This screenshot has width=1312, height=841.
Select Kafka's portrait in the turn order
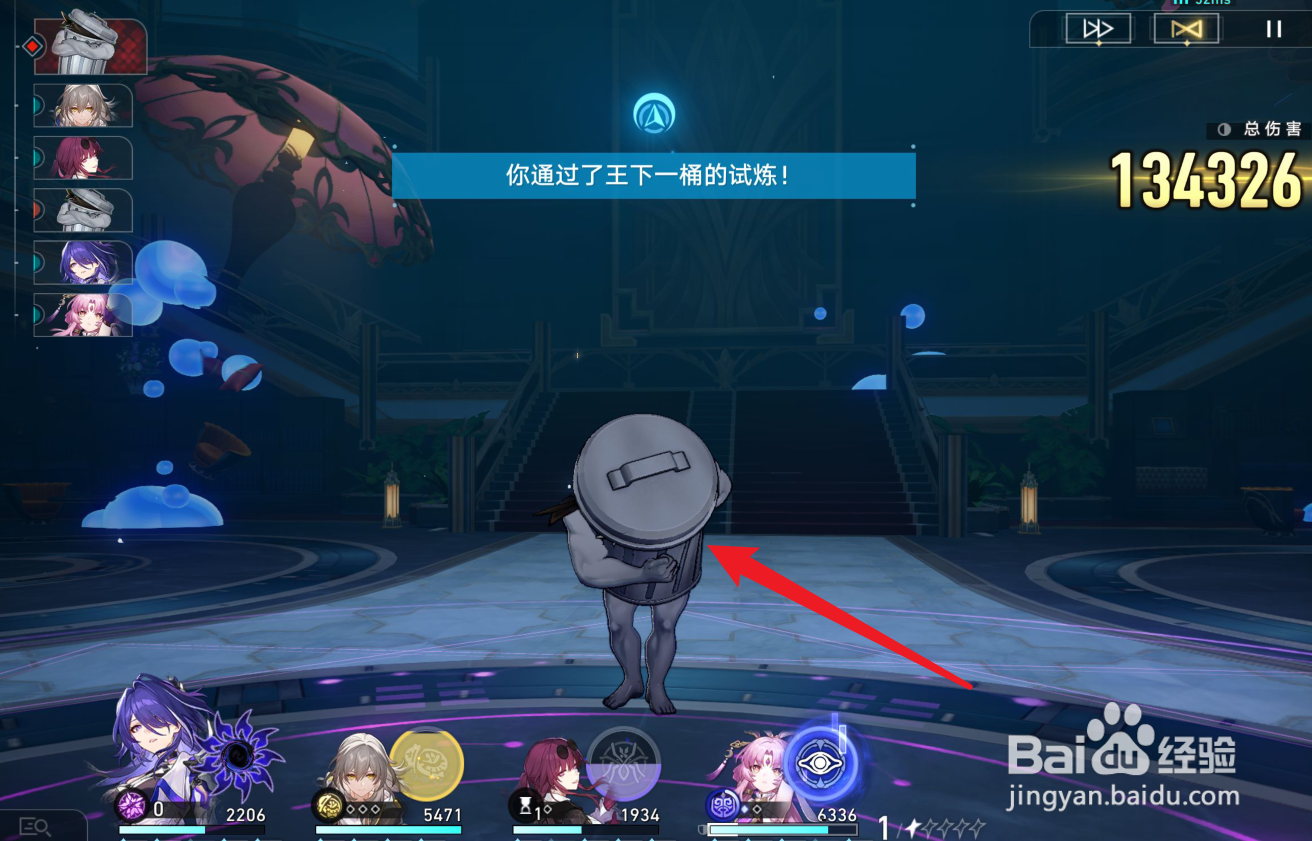(x=83, y=159)
